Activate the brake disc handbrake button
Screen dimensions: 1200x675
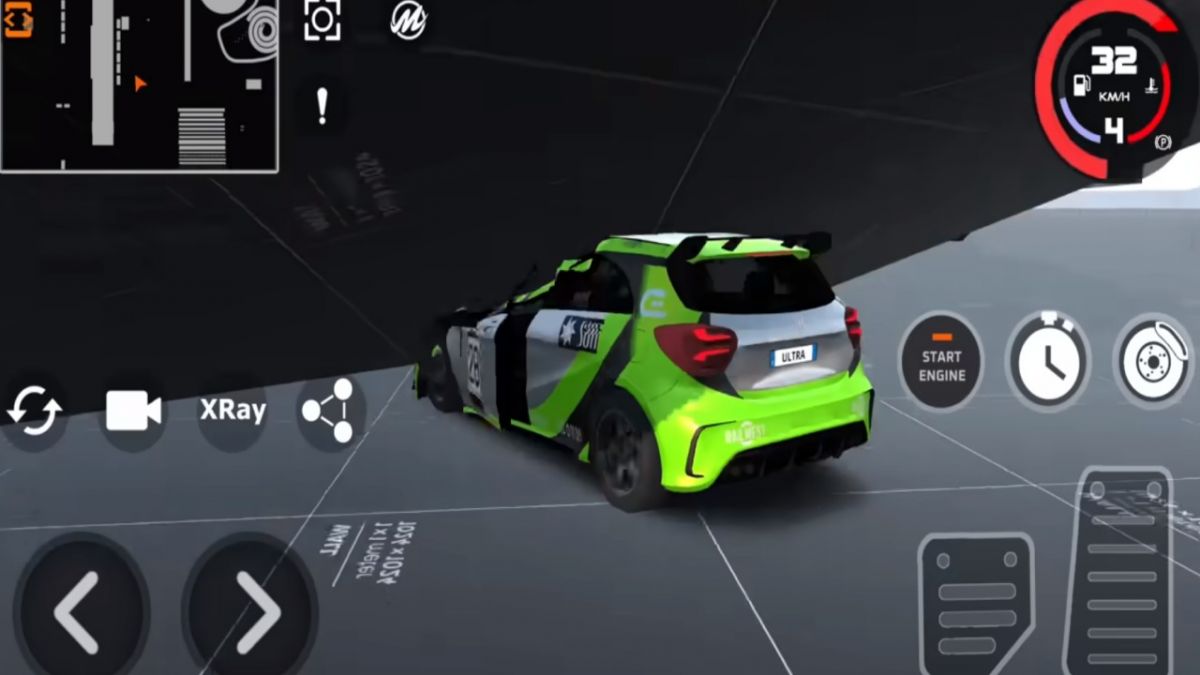click(x=1152, y=362)
